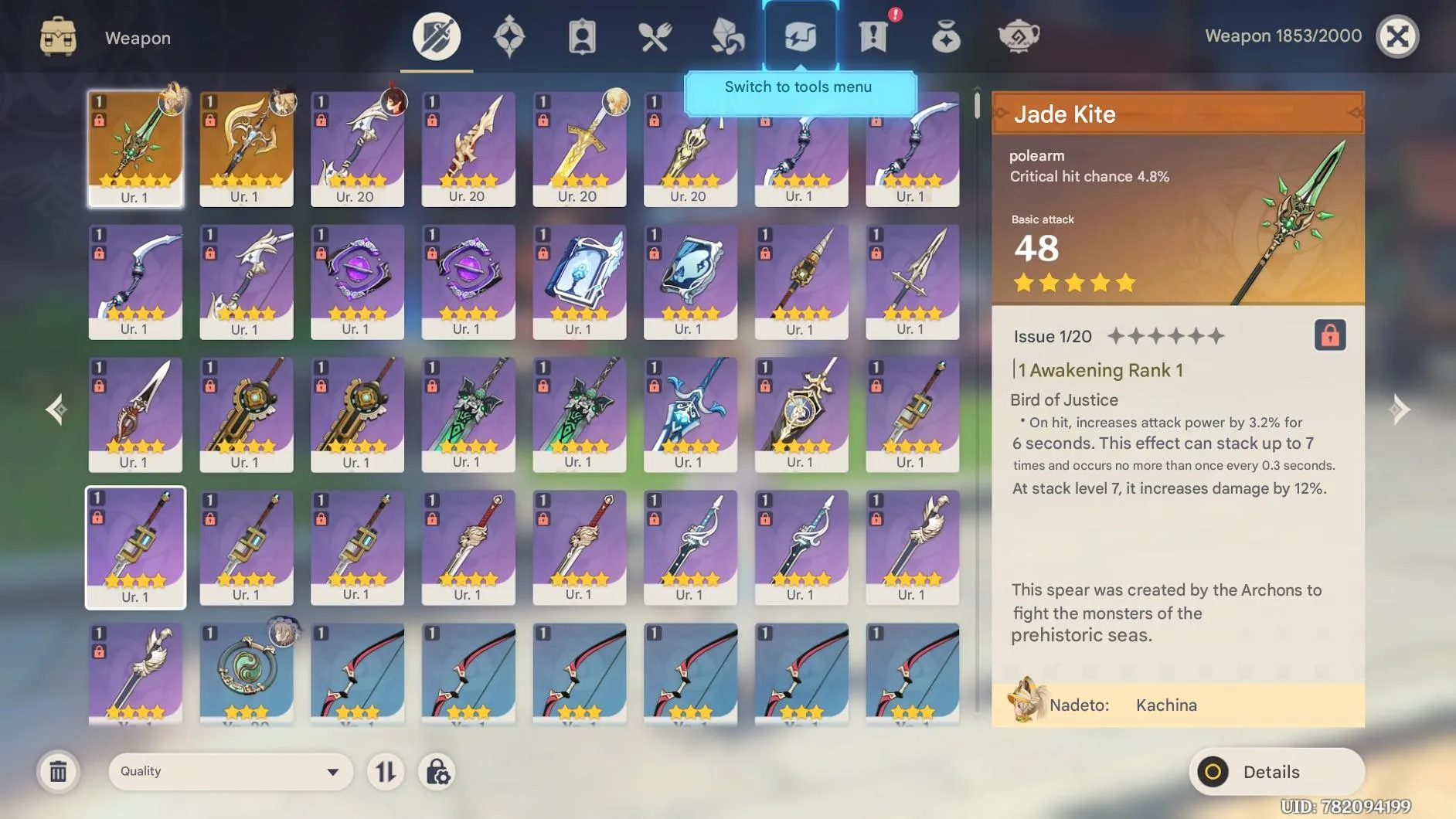Go to the next inventory page chevron
This screenshot has width=1456, height=819.
(x=1400, y=409)
